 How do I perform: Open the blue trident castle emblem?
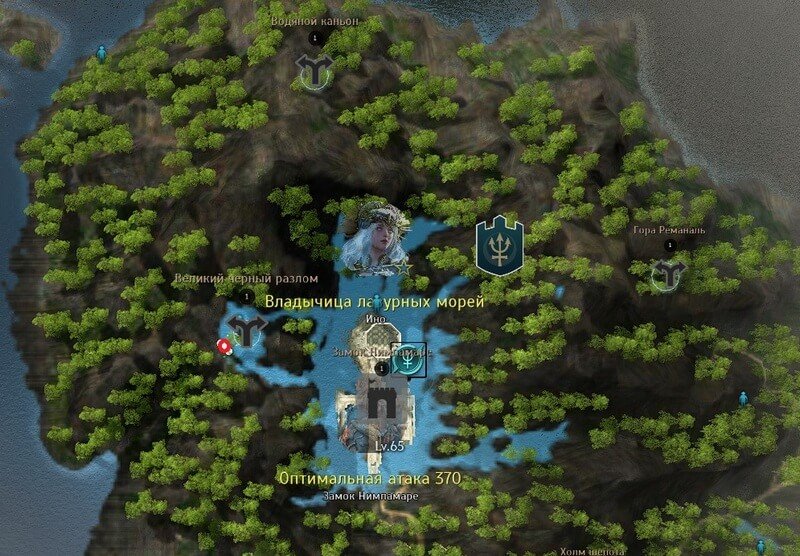(x=498, y=243)
